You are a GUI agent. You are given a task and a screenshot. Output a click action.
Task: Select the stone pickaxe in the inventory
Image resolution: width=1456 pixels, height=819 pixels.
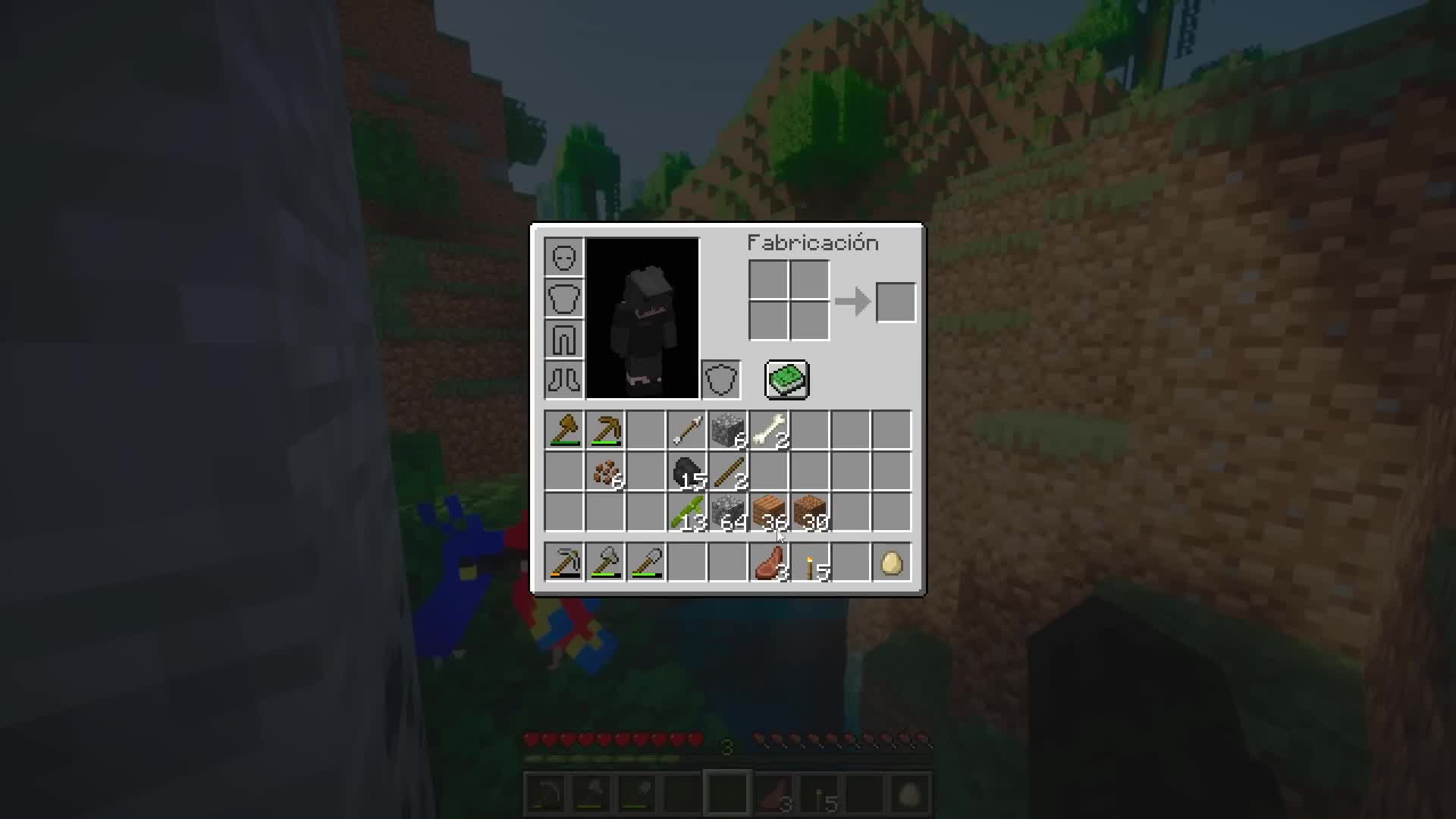coord(605,430)
